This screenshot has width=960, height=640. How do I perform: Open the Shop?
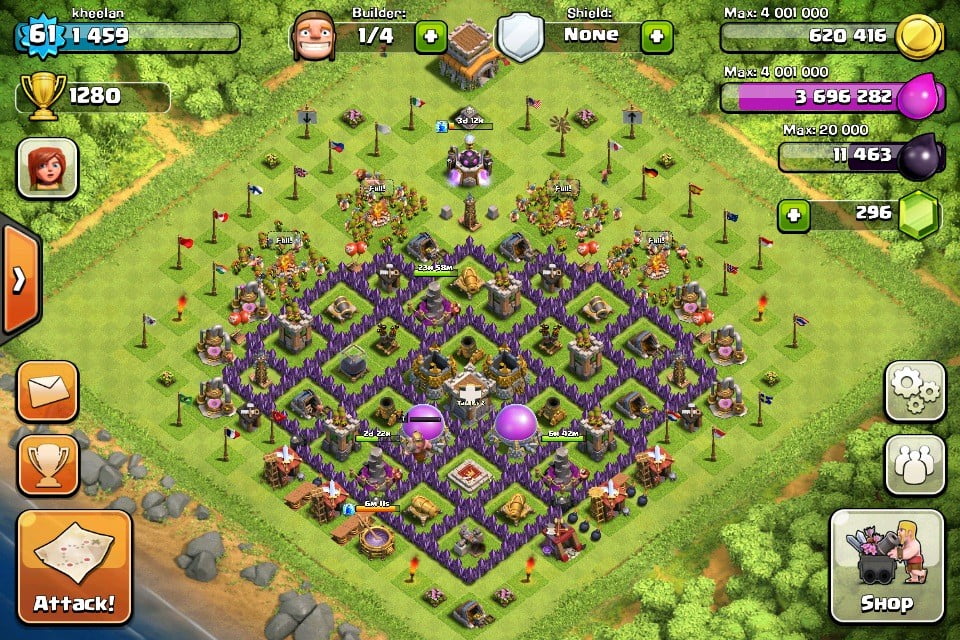click(x=887, y=566)
